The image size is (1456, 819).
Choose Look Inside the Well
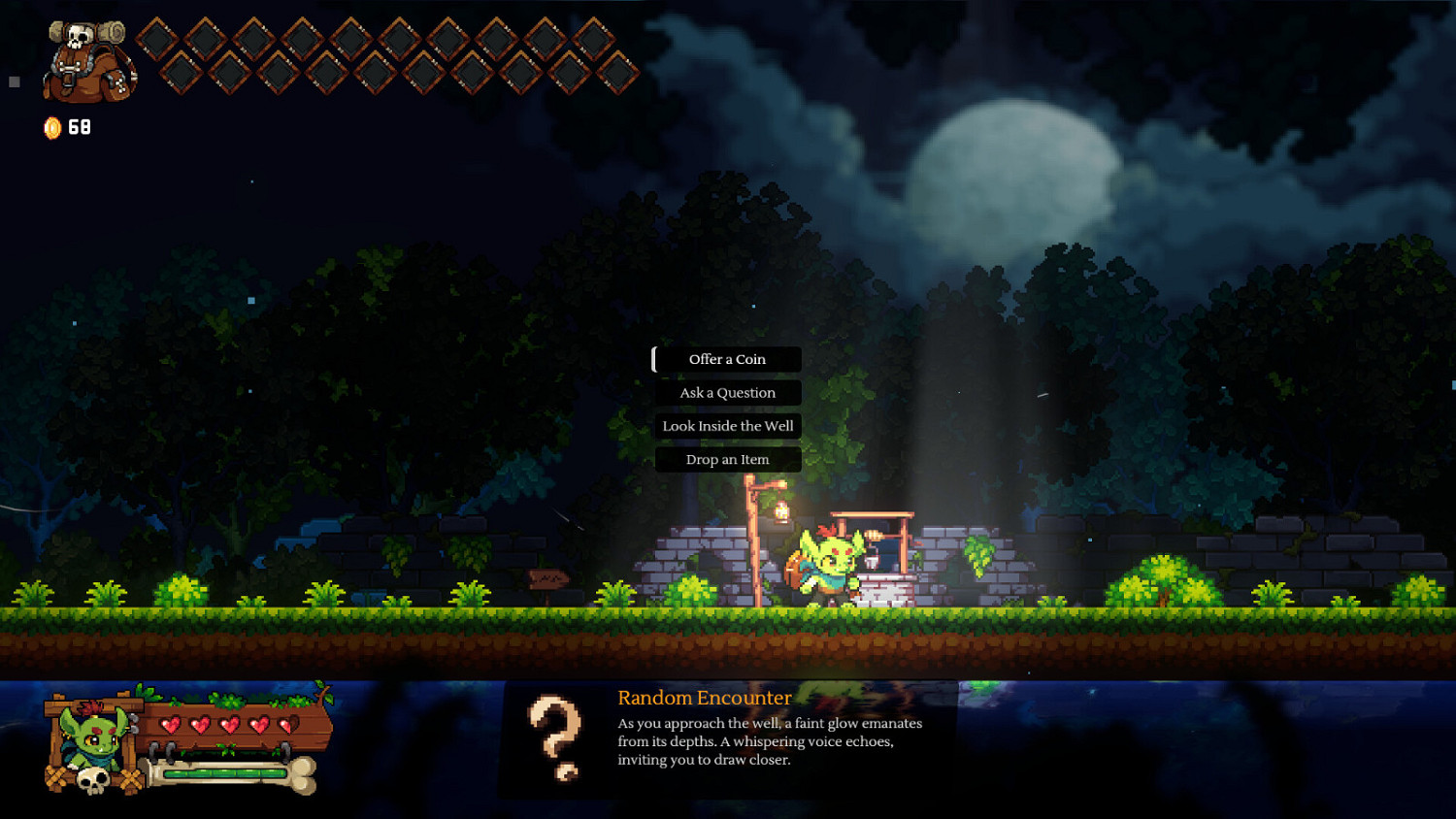pos(727,426)
